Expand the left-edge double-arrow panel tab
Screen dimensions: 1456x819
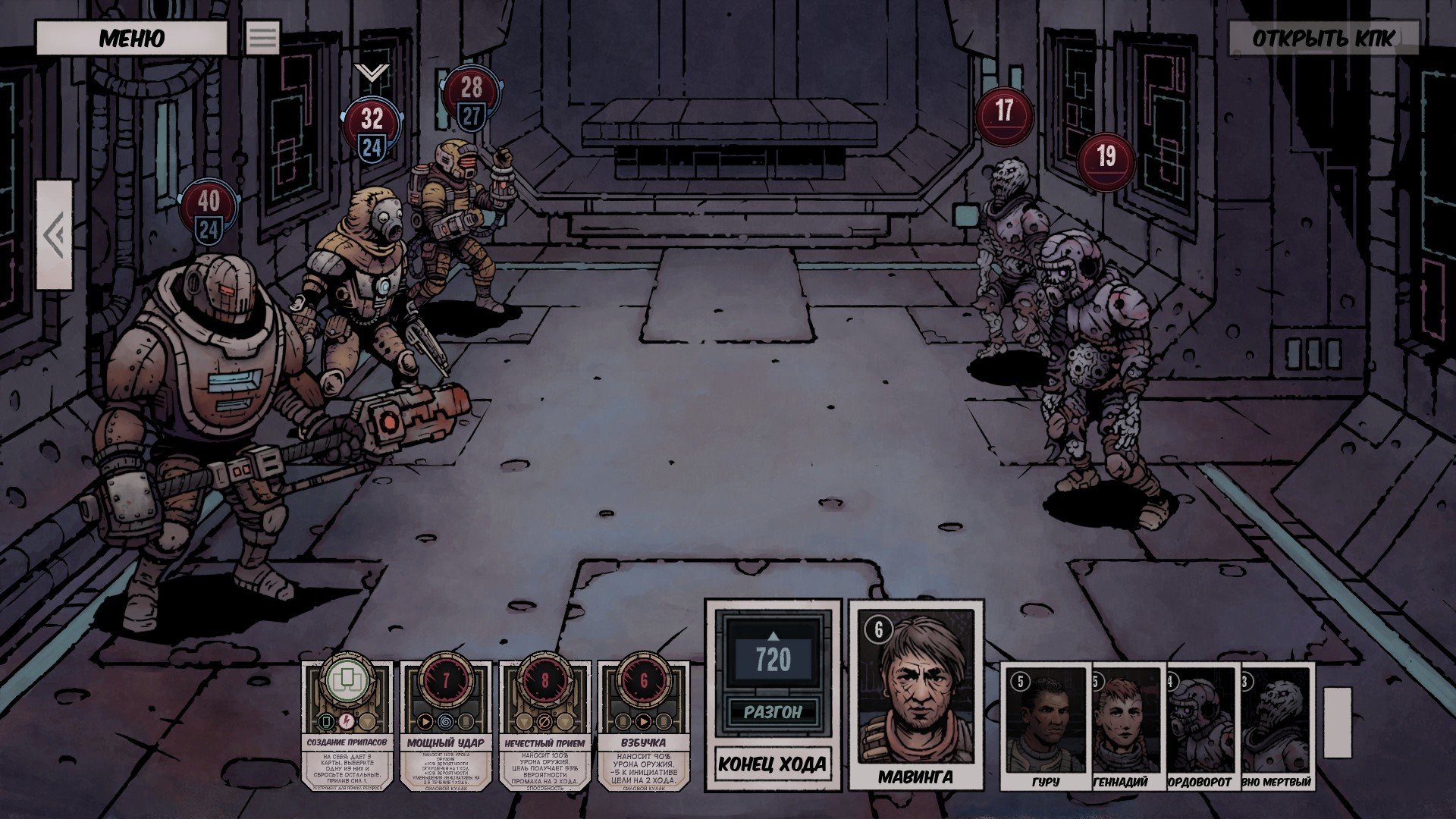tap(54, 235)
